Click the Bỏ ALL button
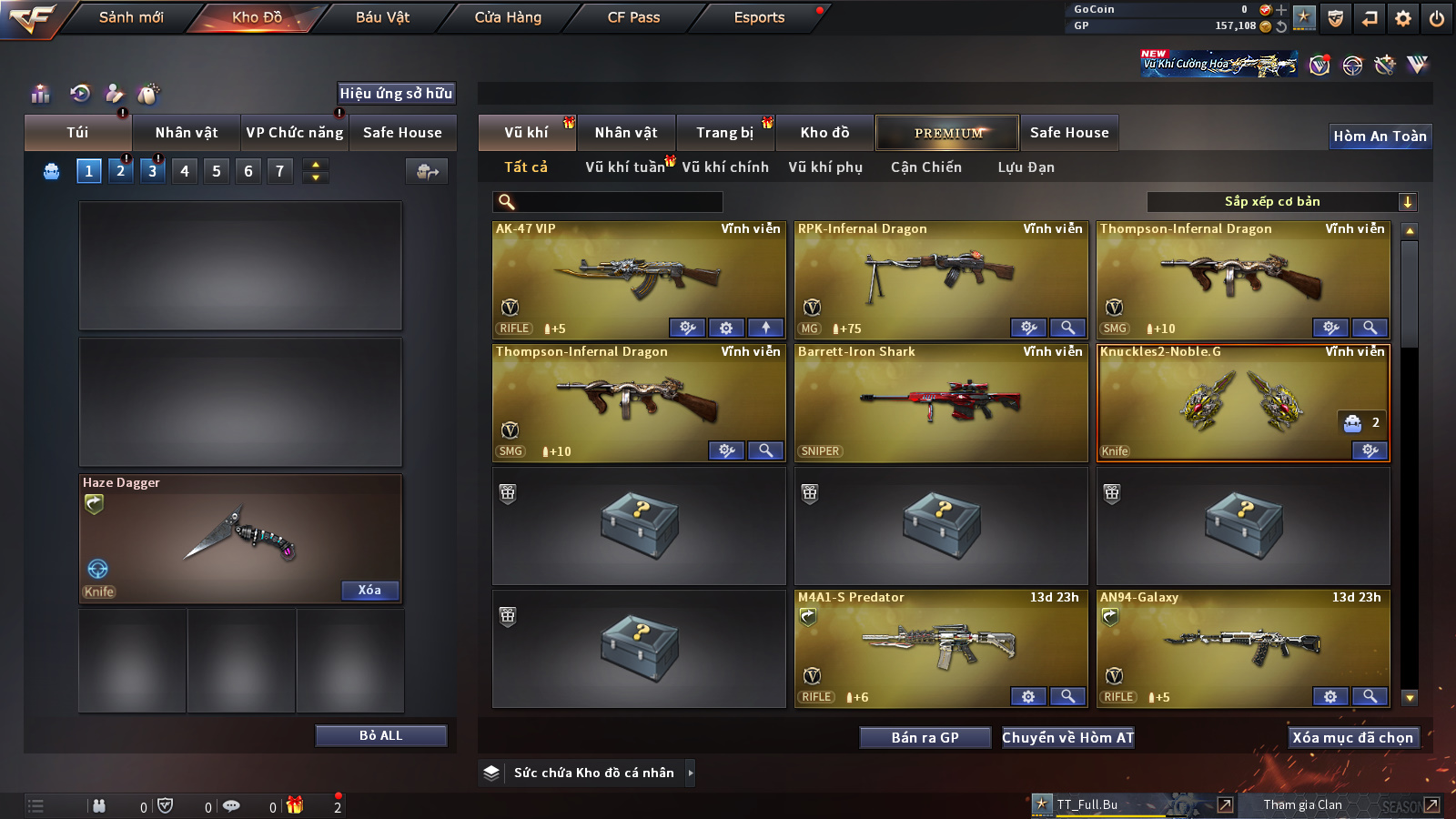The width and height of the screenshot is (1456, 819). tap(380, 735)
